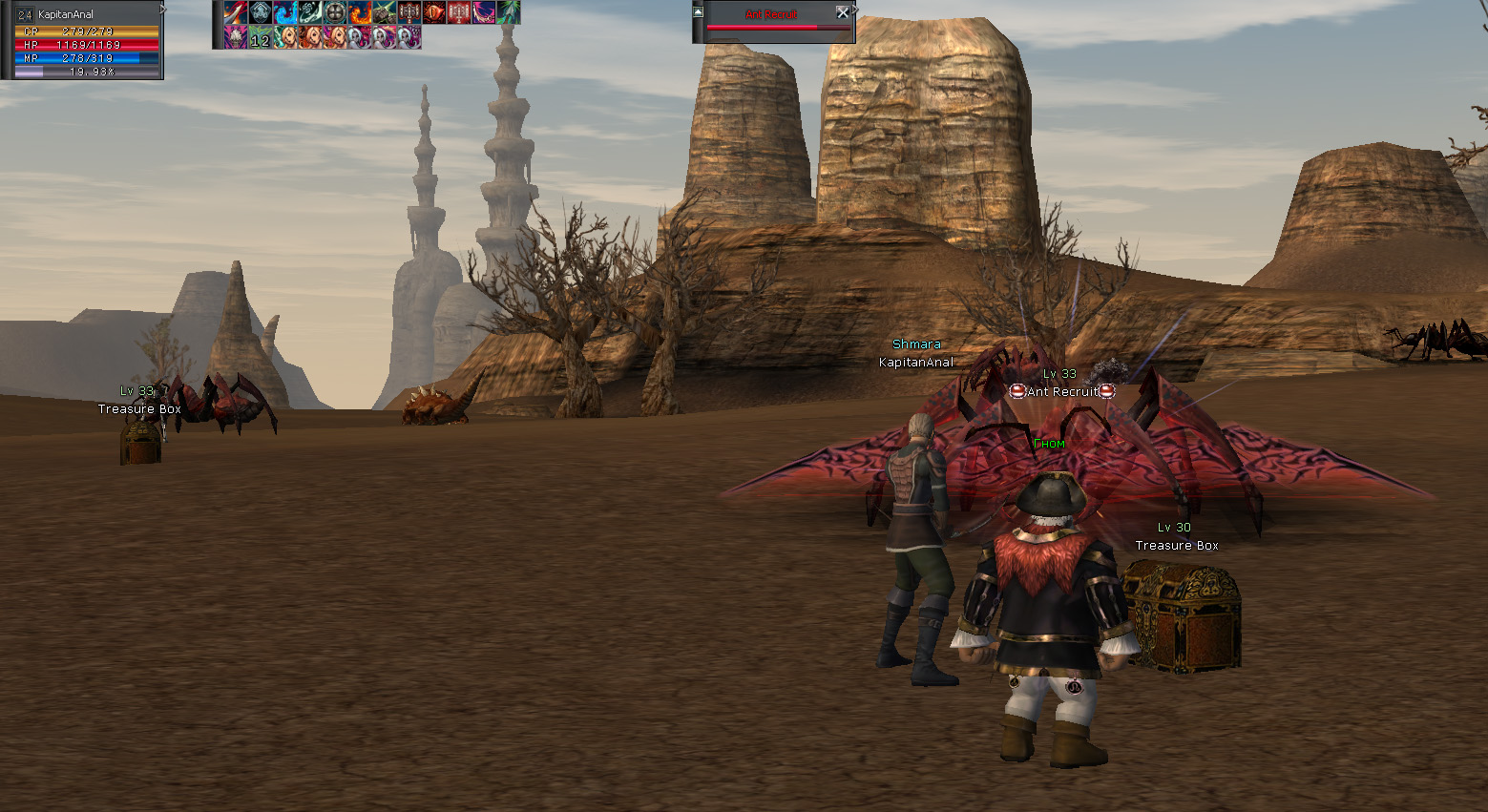Click the diamond crest buff icon
Viewport: 1488px width, 812px height.
coord(261,12)
